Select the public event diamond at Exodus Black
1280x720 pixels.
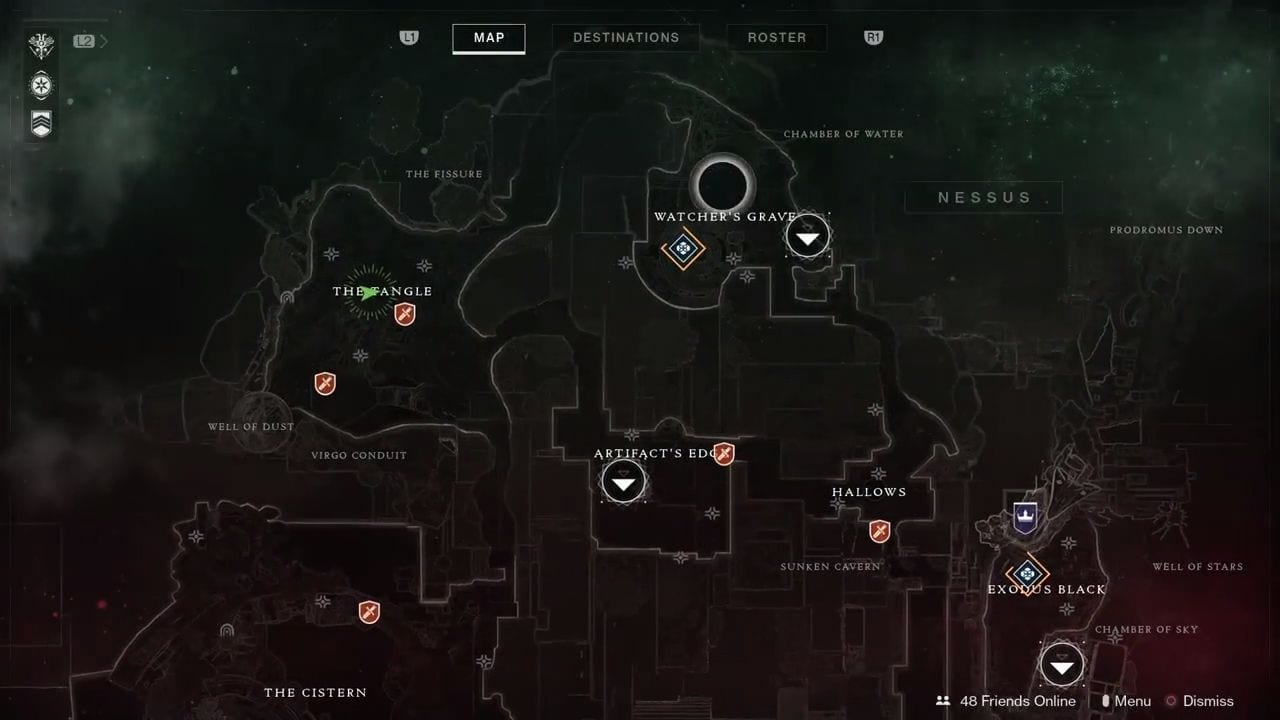tap(1026, 574)
